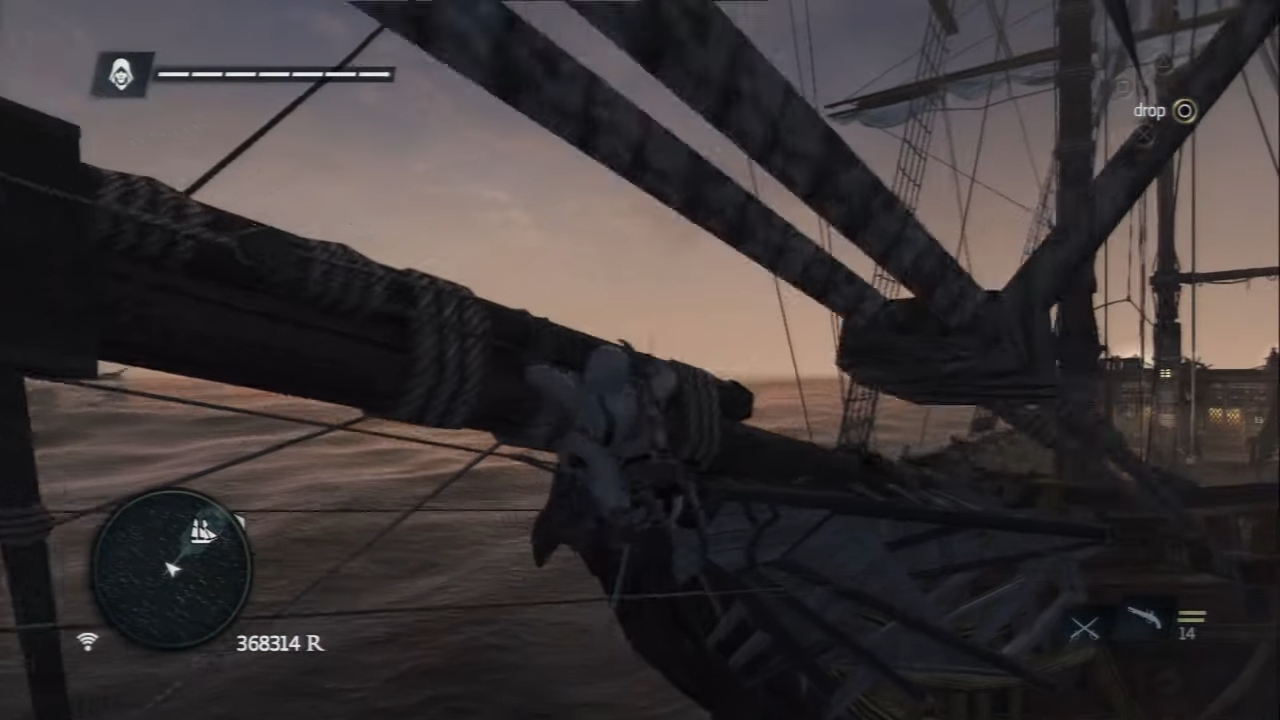Click the 368314 R money counter
This screenshot has width=1280, height=720.
coord(280,643)
